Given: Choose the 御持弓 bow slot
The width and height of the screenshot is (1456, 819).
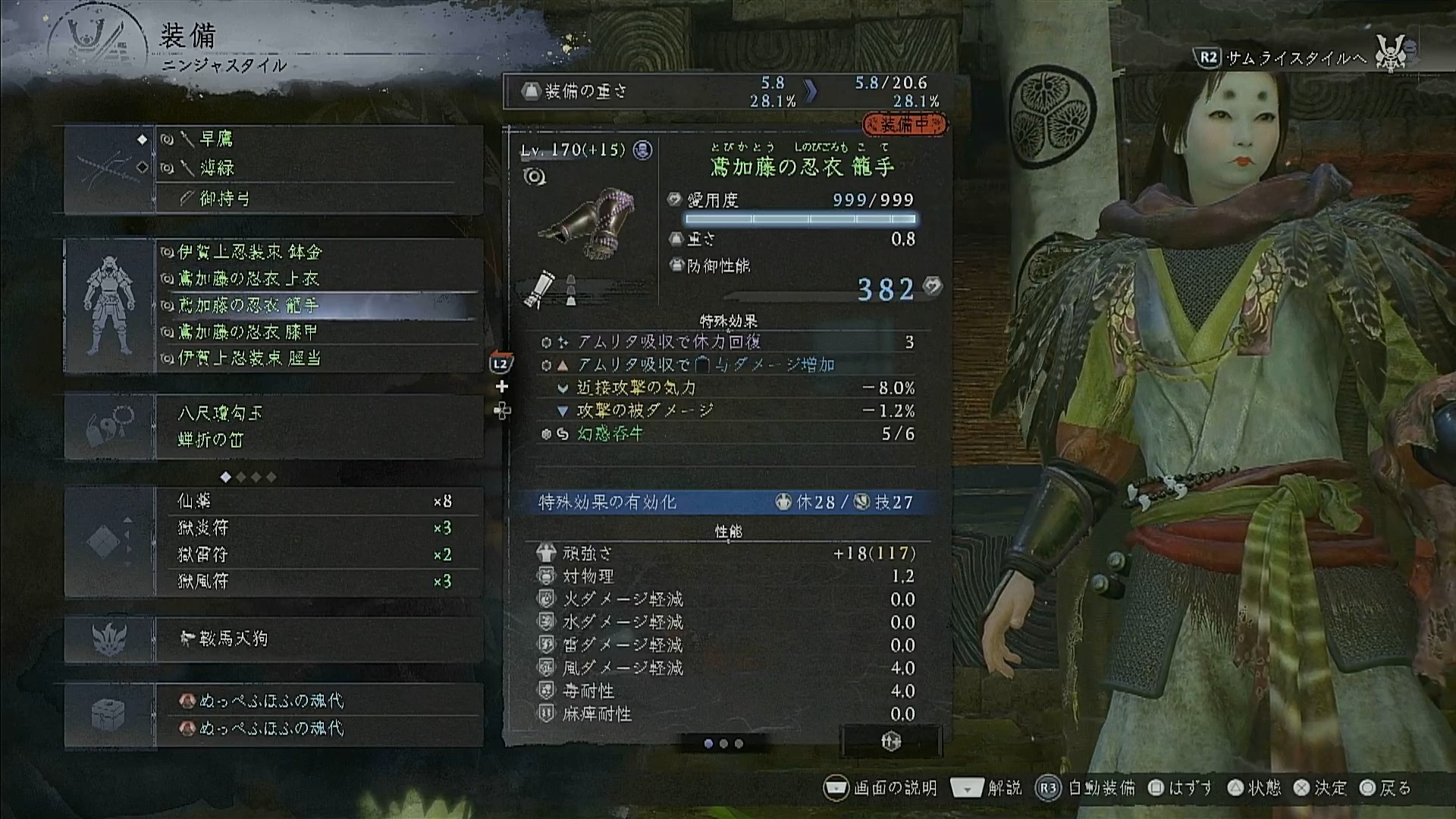Looking at the screenshot, I should pos(318,199).
